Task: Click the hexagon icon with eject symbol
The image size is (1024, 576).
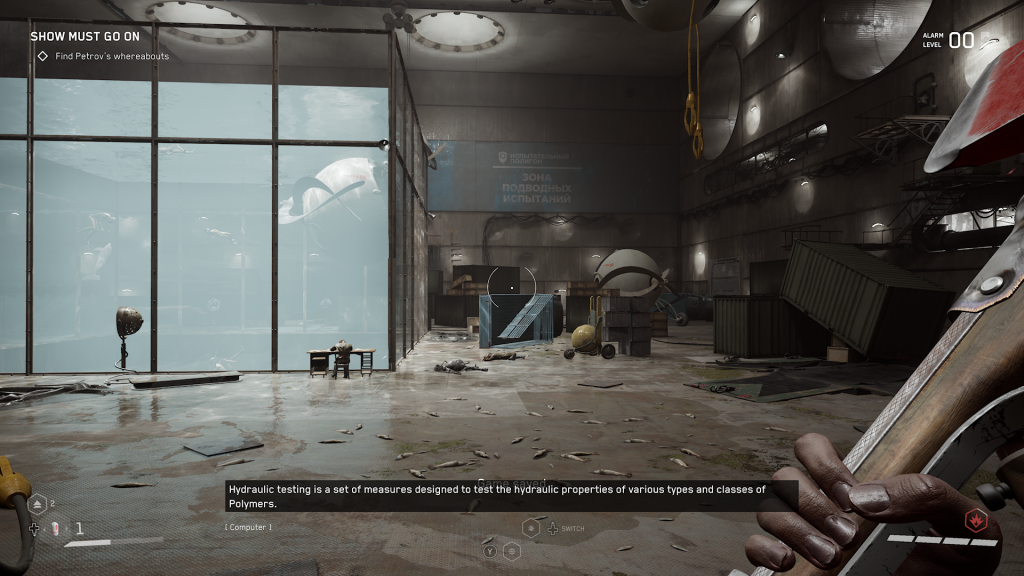Action: pos(38,504)
